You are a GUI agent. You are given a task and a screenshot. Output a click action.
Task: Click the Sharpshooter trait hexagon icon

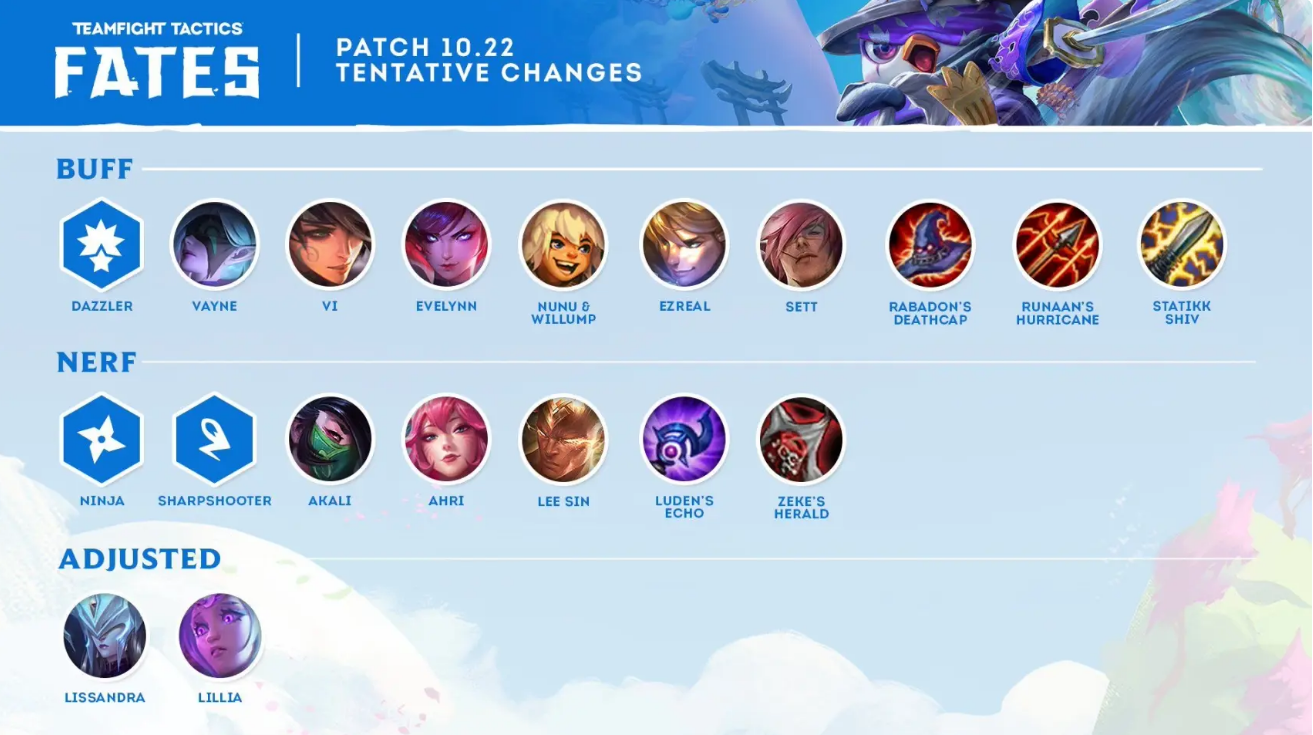[x=215, y=439]
